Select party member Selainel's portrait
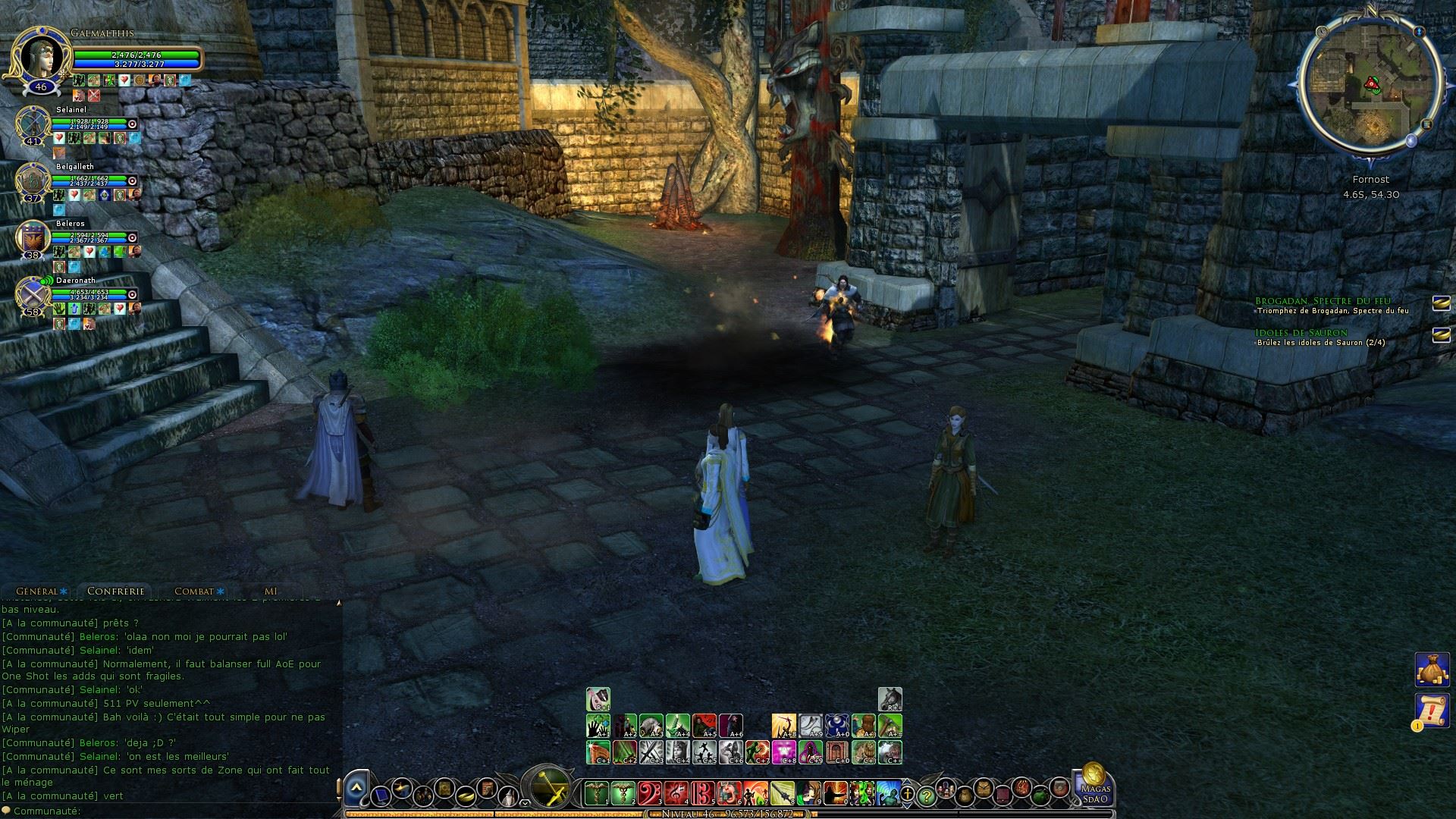 pyautogui.click(x=33, y=124)
